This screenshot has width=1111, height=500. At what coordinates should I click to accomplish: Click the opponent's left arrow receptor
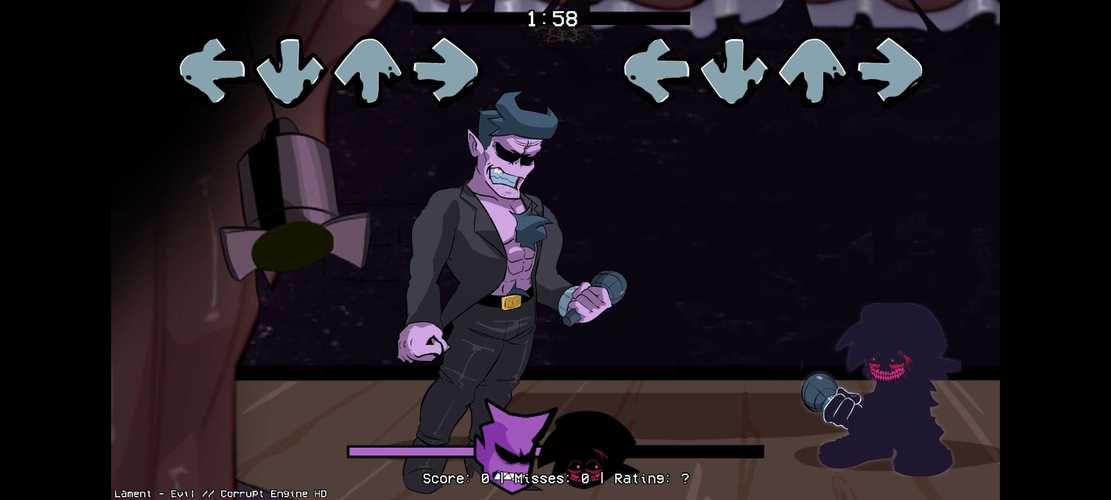tap(212, 70)
